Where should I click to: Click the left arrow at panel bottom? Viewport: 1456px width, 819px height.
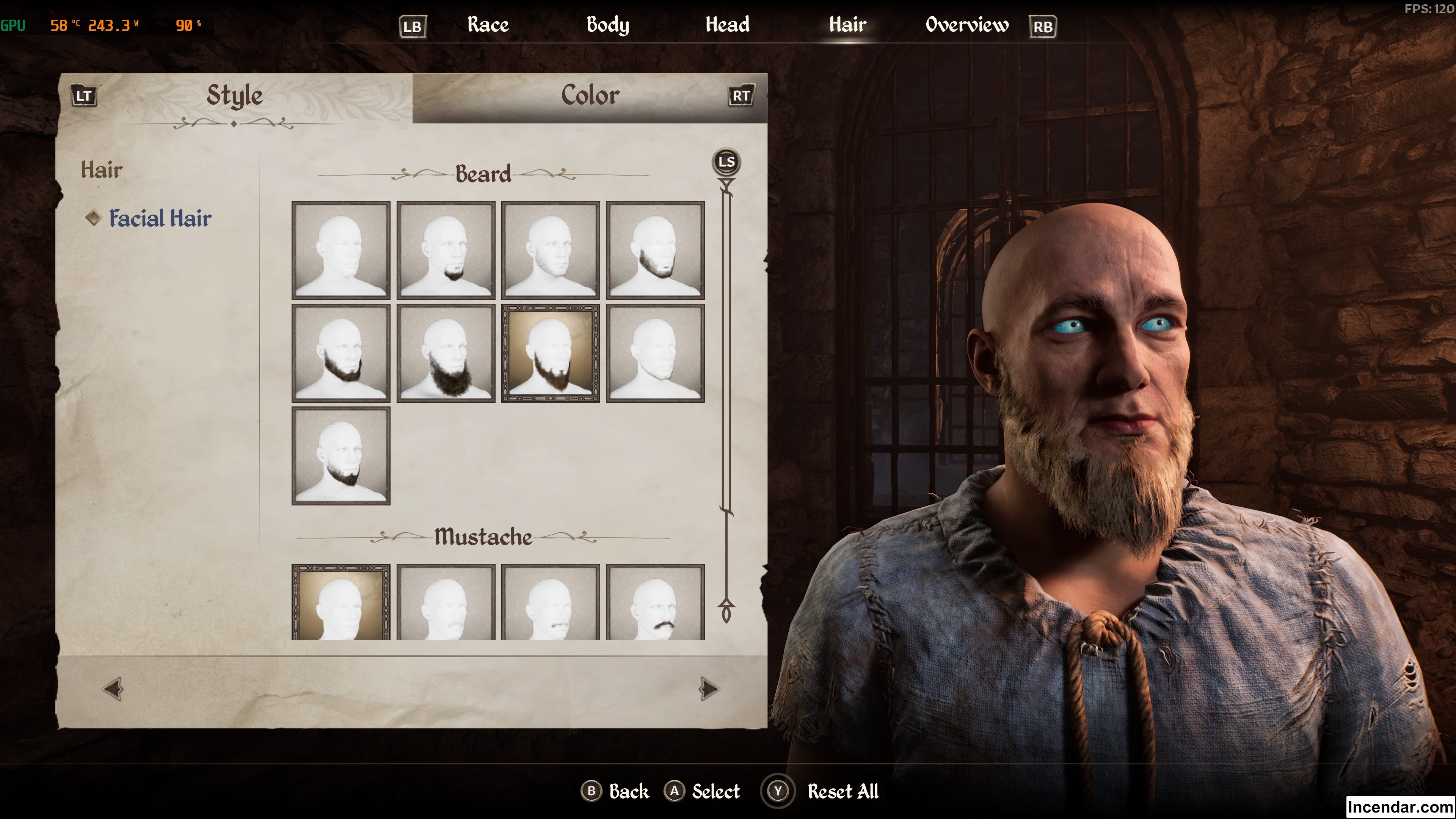click(113, 689)
